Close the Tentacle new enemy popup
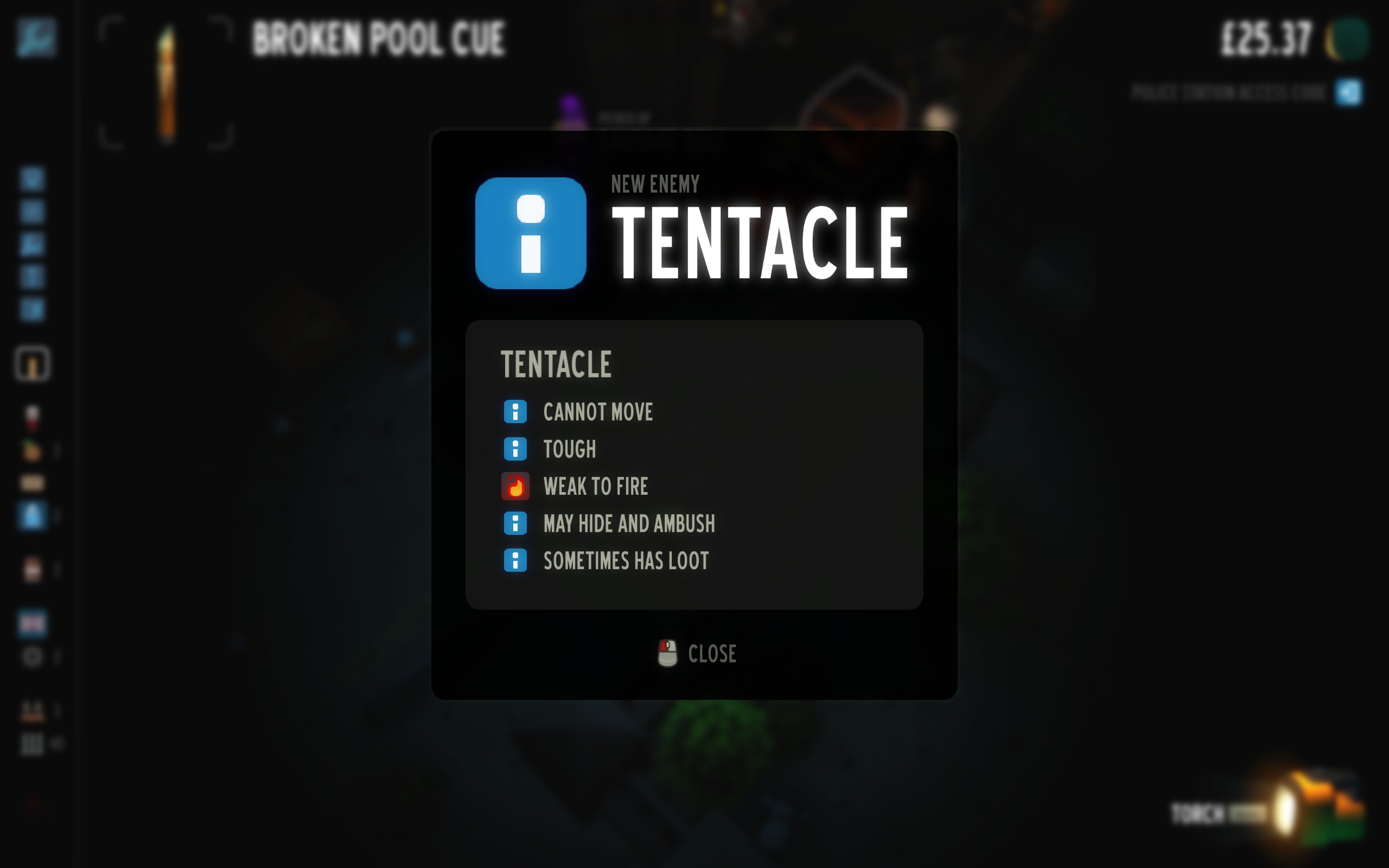The image size is (1389, 868). (x=697, y=654)
